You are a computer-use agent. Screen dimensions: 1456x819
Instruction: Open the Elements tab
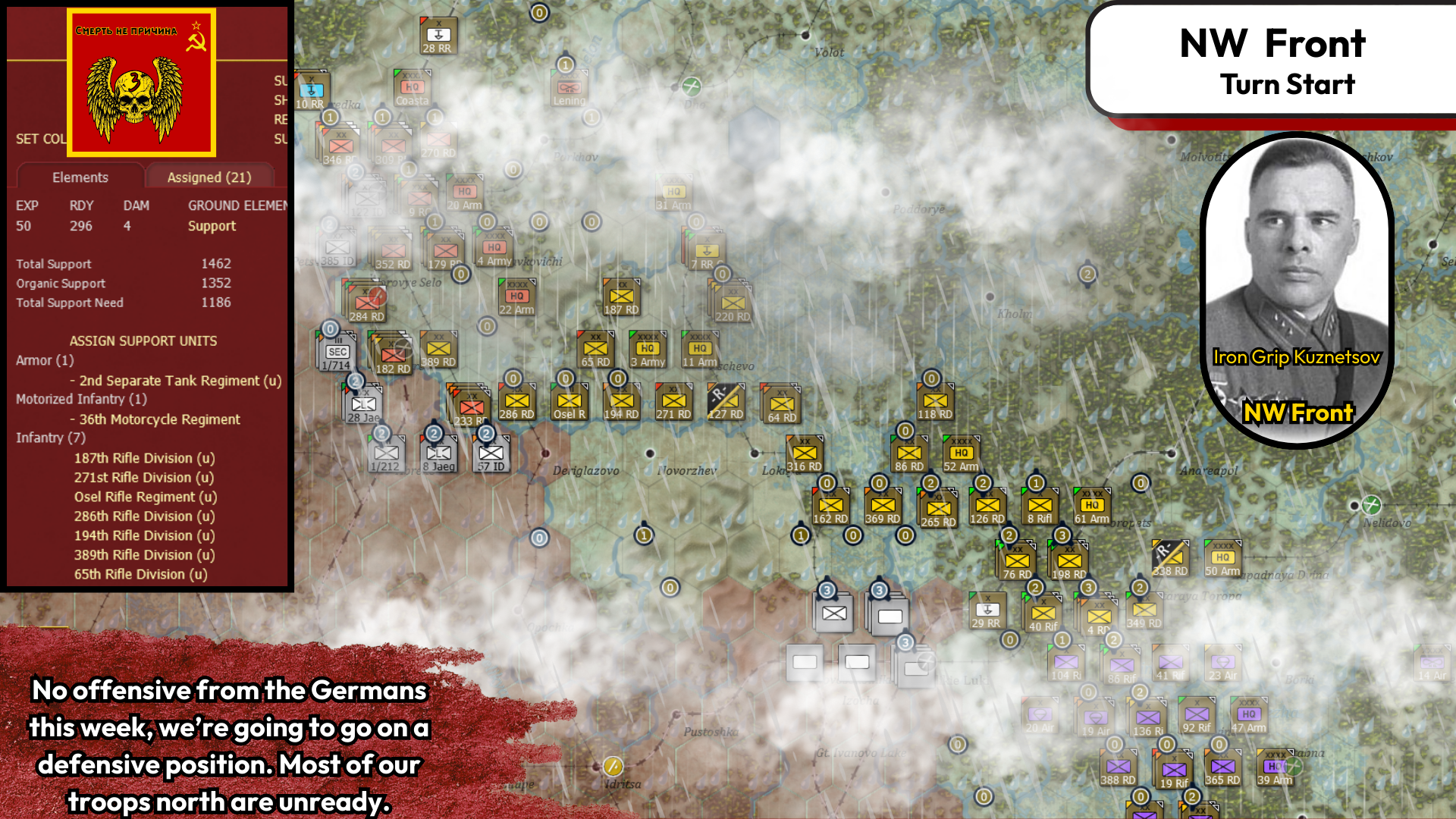click(80, 177)
